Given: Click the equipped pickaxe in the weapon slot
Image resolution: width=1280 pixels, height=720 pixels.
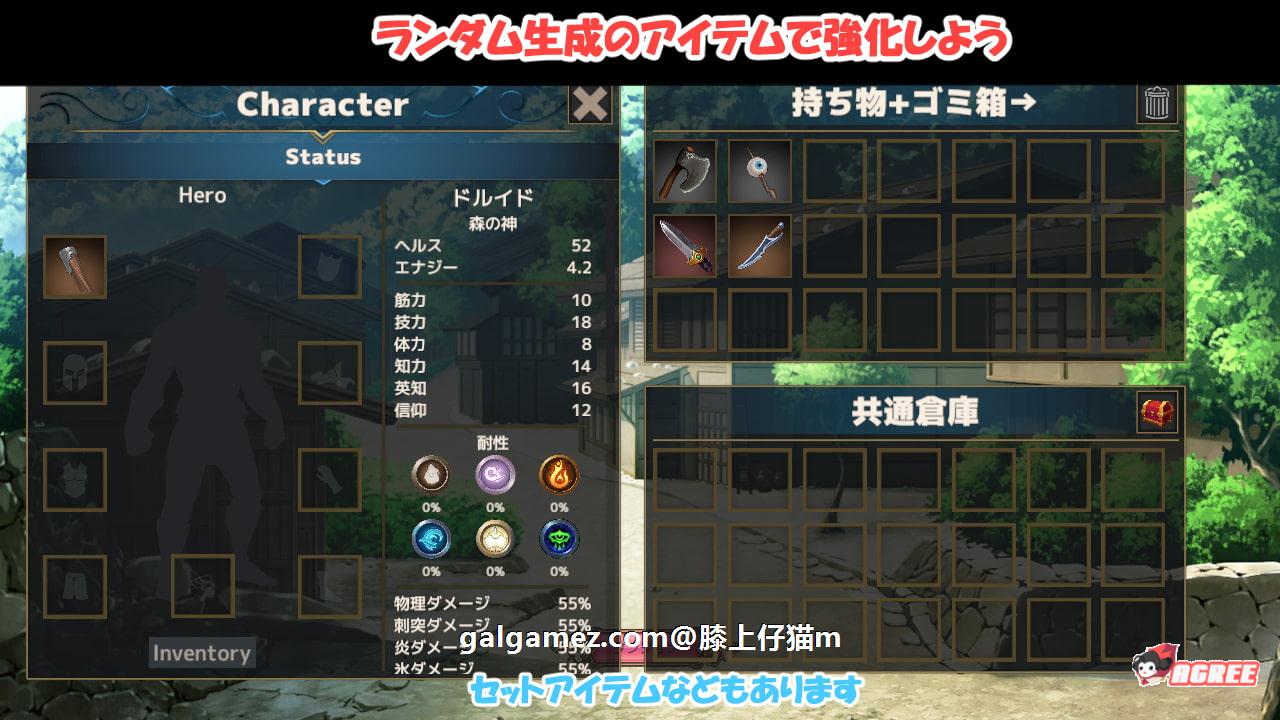Looking at the screenshot, I should 75,268.
